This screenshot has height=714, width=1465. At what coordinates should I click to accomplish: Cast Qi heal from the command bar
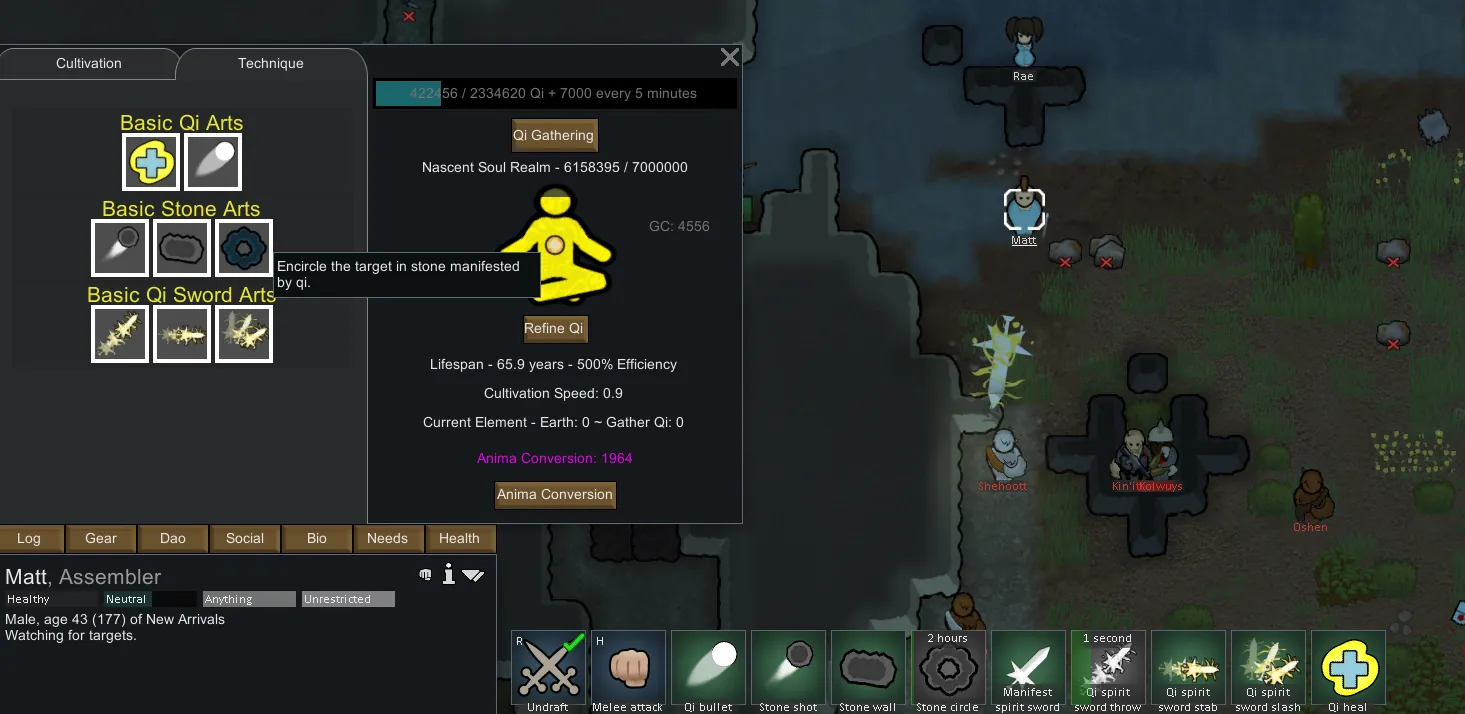(1348, 667)
